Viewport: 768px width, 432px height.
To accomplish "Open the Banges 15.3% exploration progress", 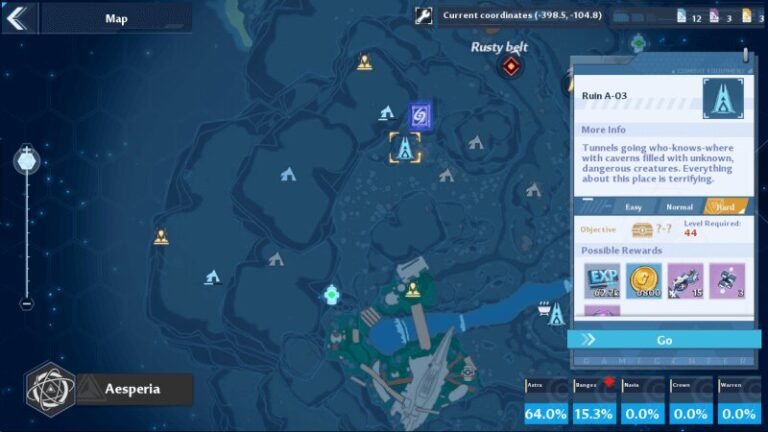I will coord(594,402).
